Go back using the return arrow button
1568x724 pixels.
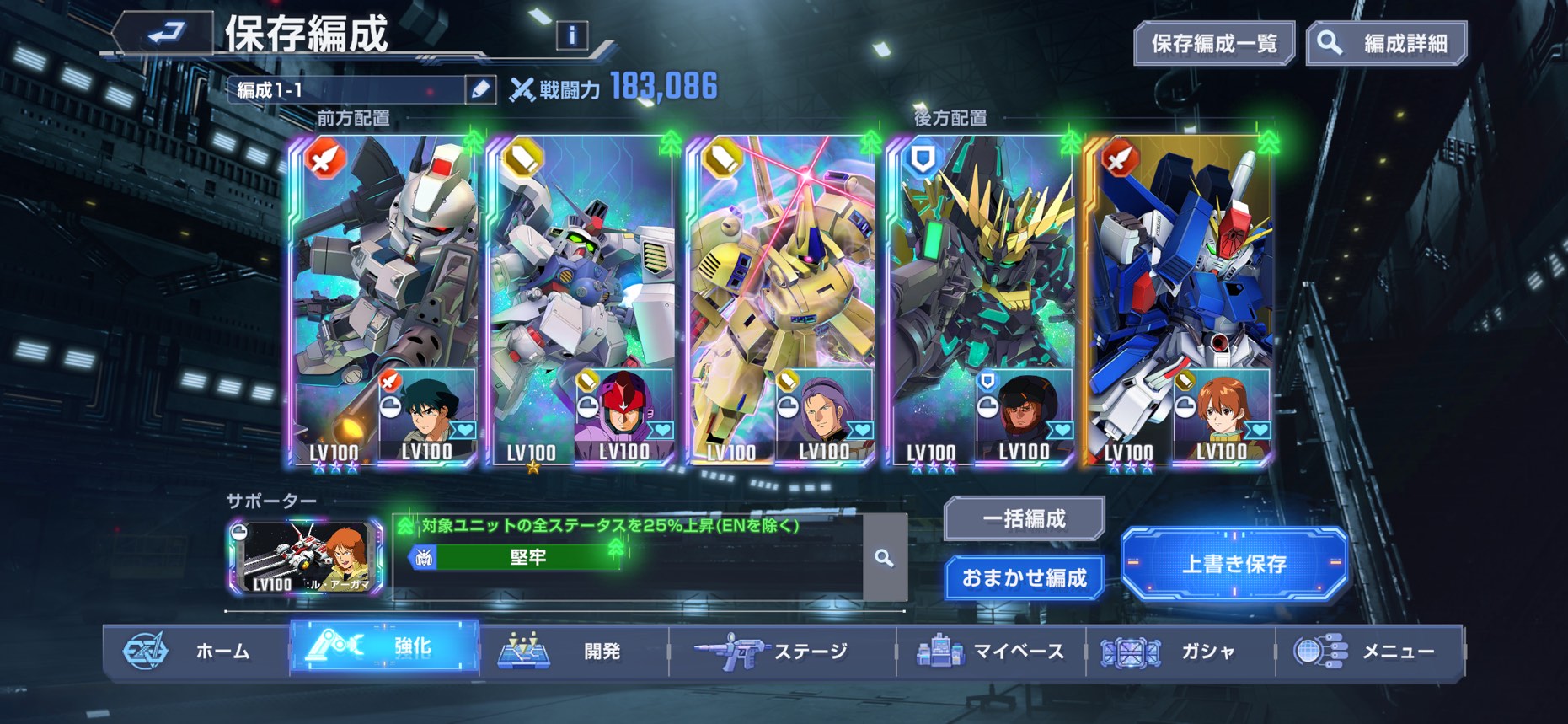point(166,35)
